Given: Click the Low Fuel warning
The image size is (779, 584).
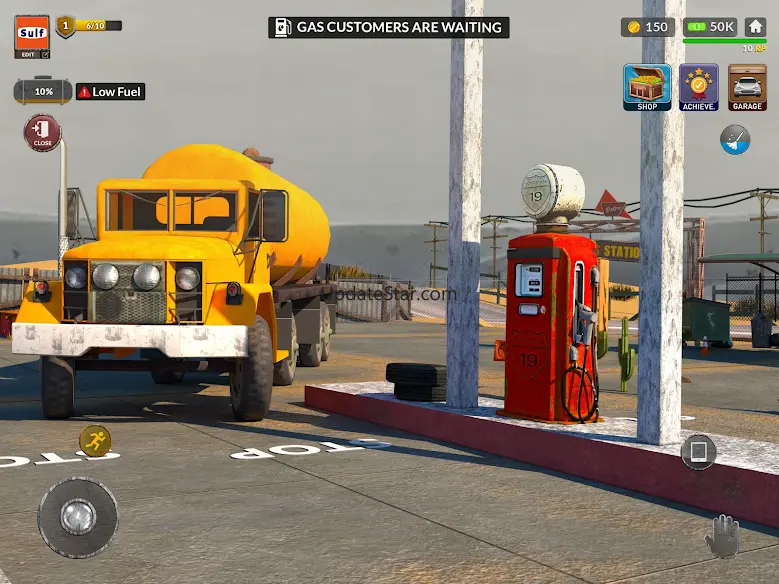Looking at the screenshot, I should pos(111,92).
